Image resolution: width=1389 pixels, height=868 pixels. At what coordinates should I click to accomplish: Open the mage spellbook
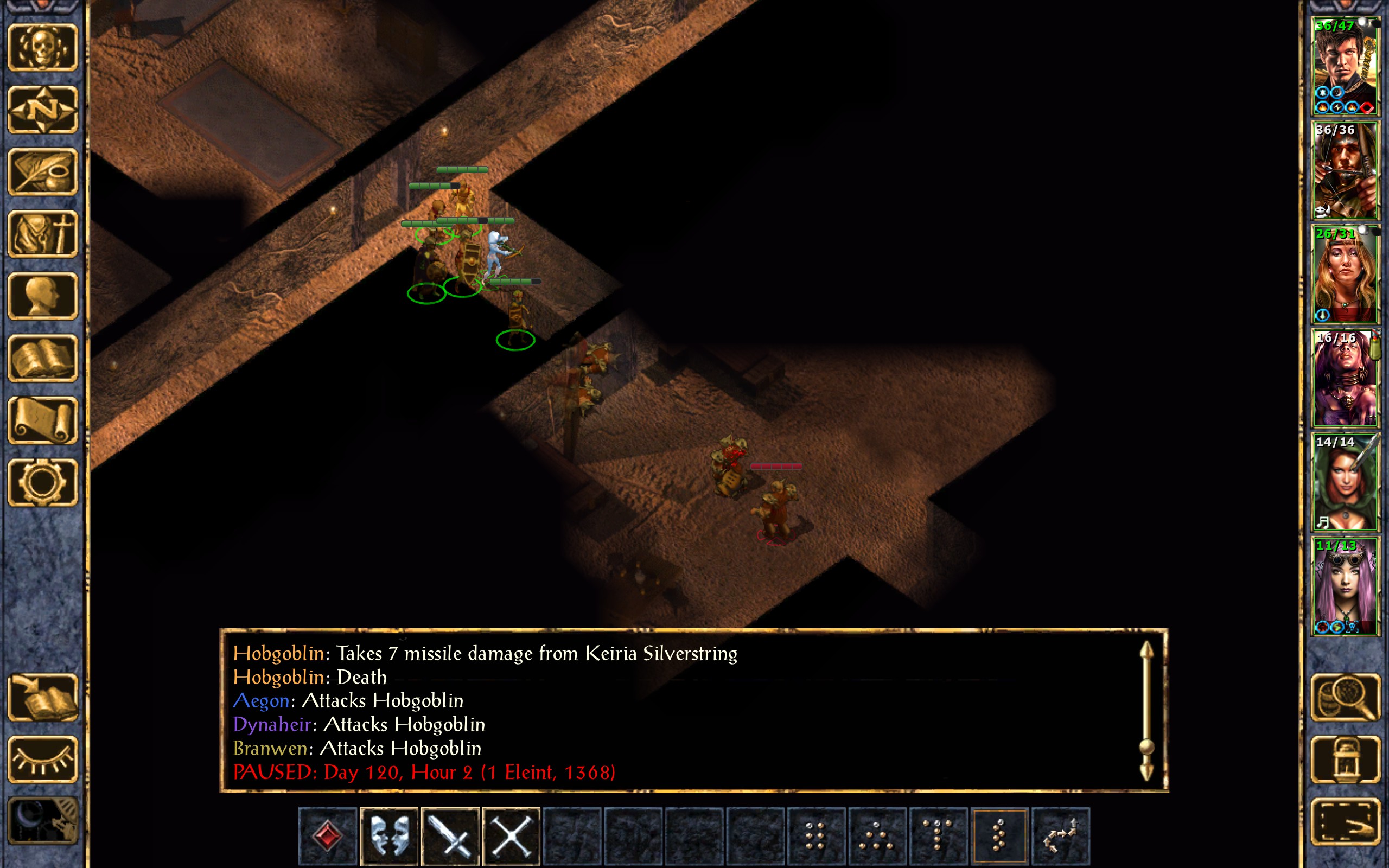pyautogui.click(x=42, y=358)
